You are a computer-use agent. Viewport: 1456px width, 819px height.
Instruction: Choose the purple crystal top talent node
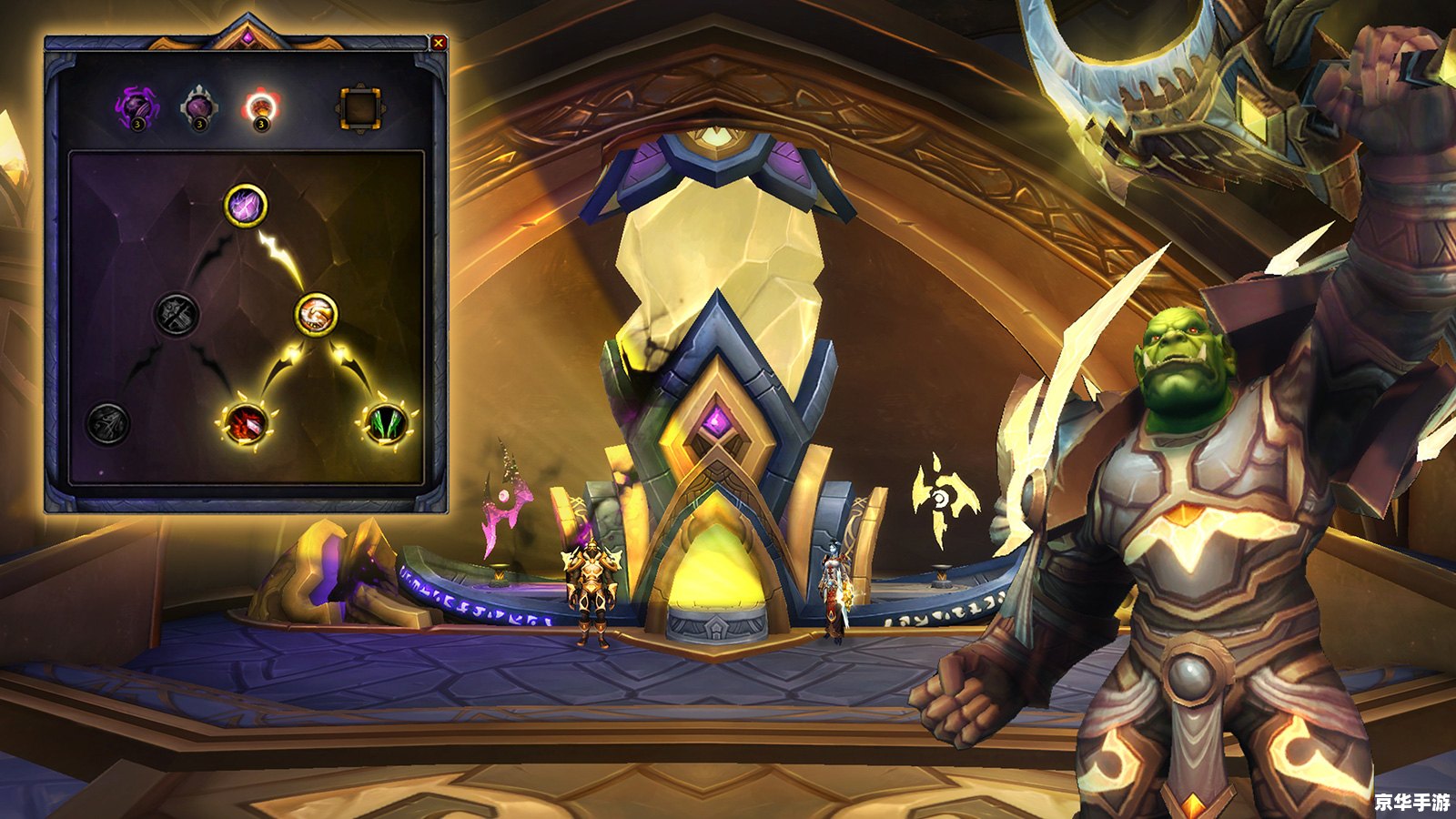pyautogui.click(x=246, y=205)
